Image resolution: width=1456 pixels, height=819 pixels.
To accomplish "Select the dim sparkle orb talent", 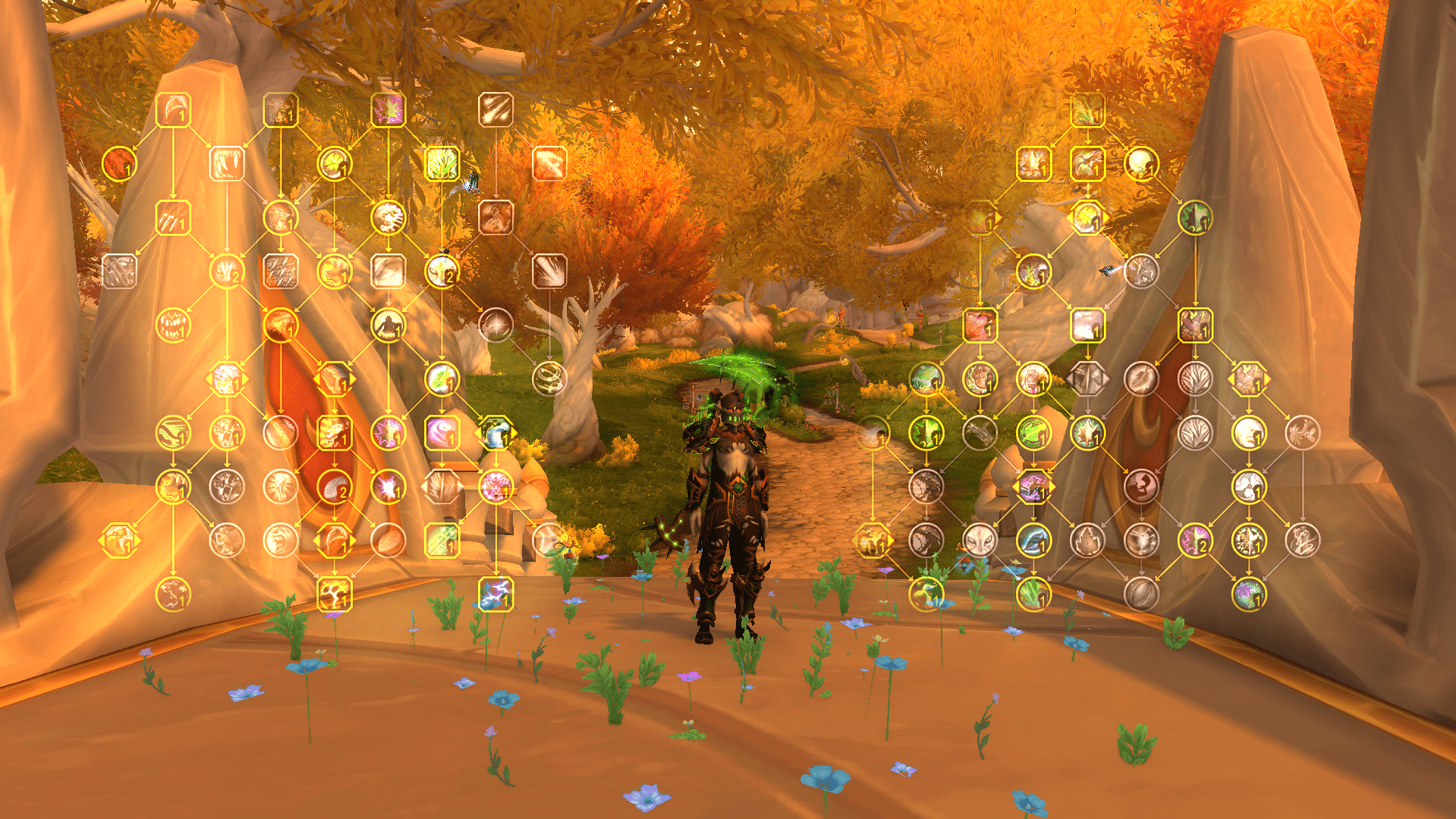I will point(495,325).
